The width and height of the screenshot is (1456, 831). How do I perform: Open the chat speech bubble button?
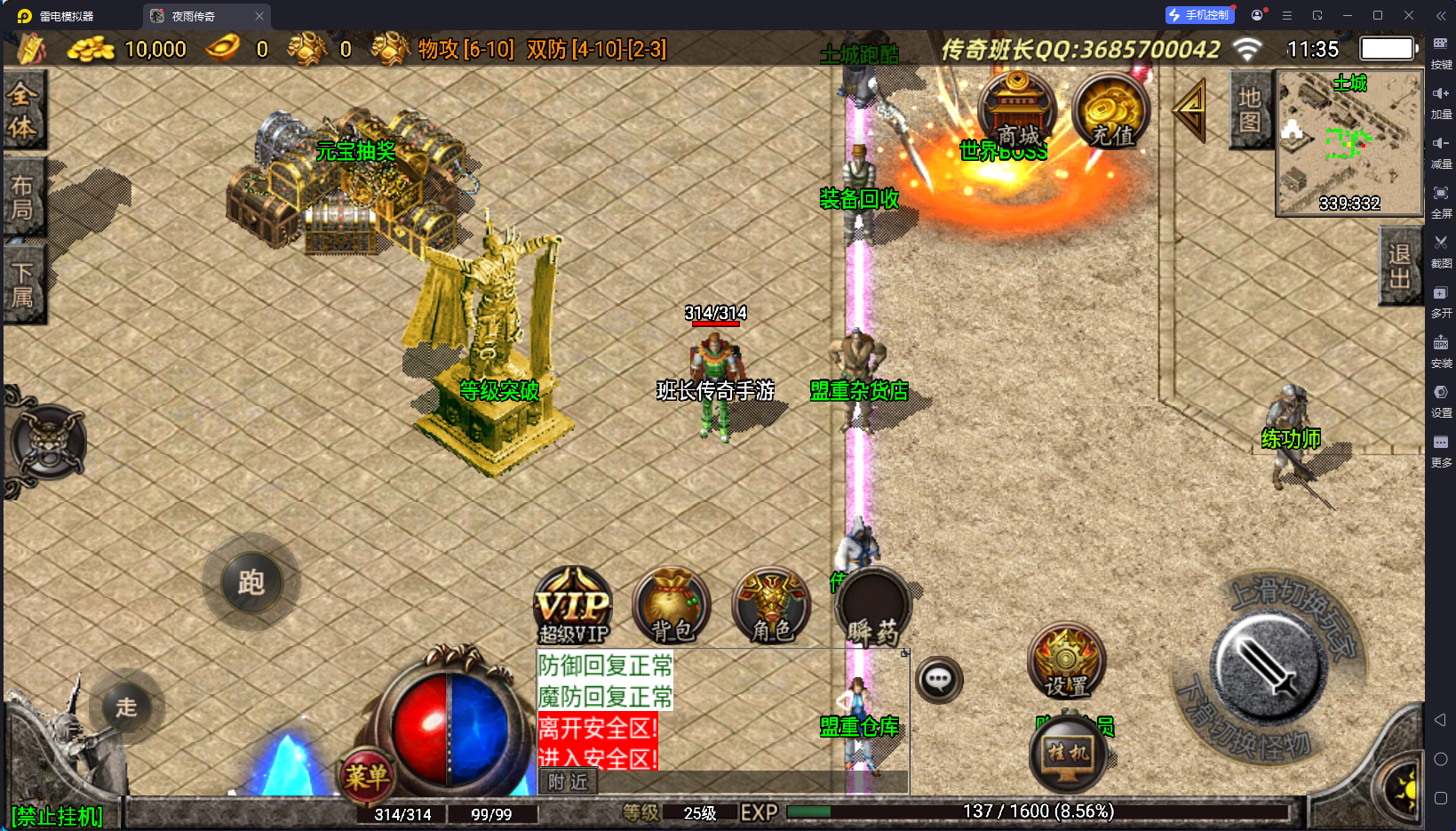(939, 681)
